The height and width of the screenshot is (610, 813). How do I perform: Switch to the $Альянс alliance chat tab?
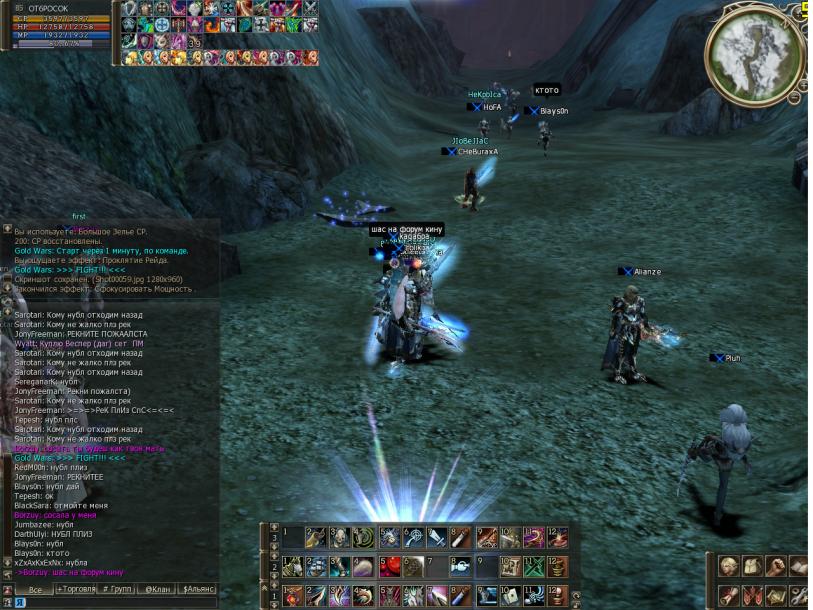198,590
